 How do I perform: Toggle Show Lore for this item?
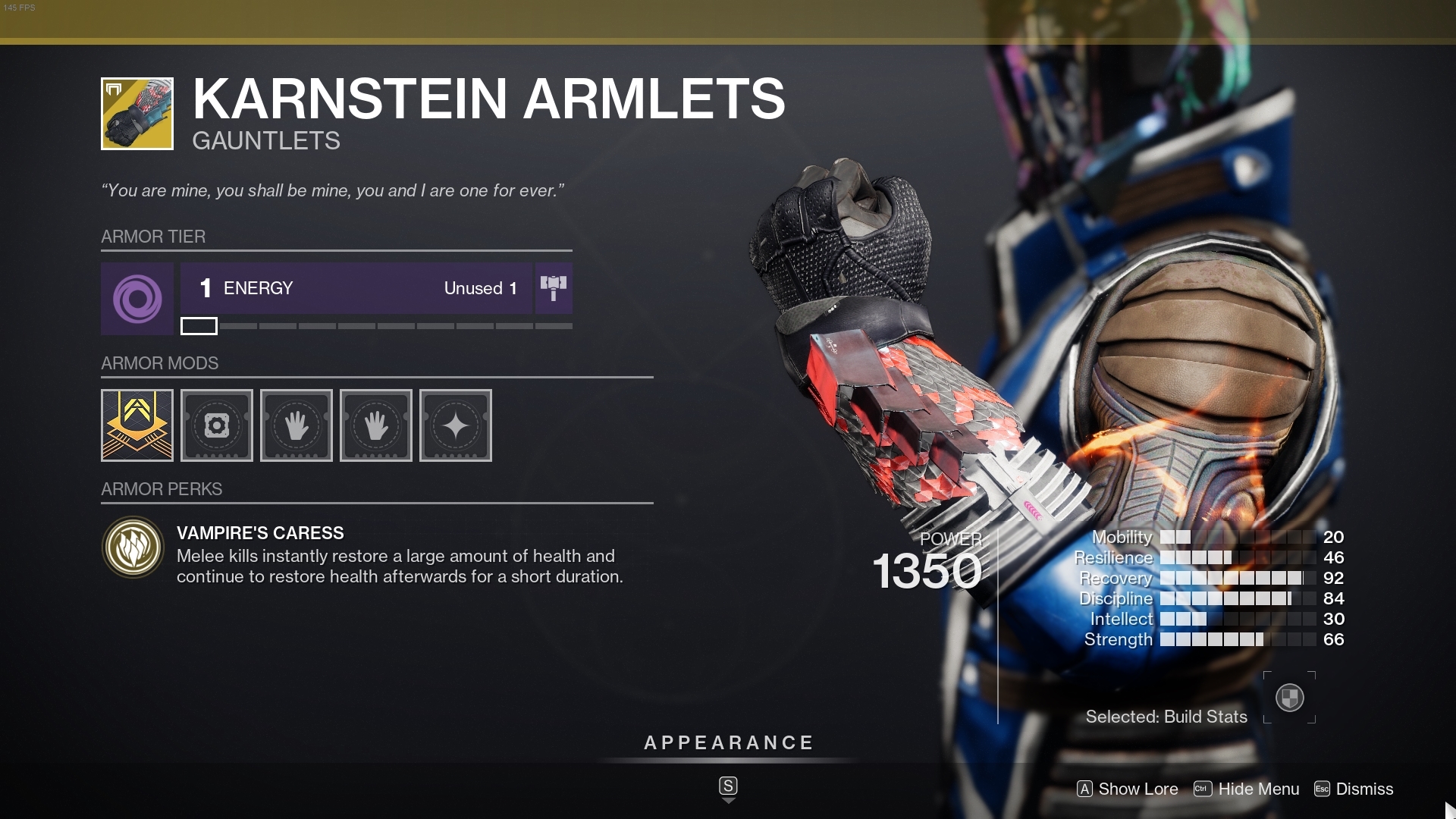pos(1128,789)
